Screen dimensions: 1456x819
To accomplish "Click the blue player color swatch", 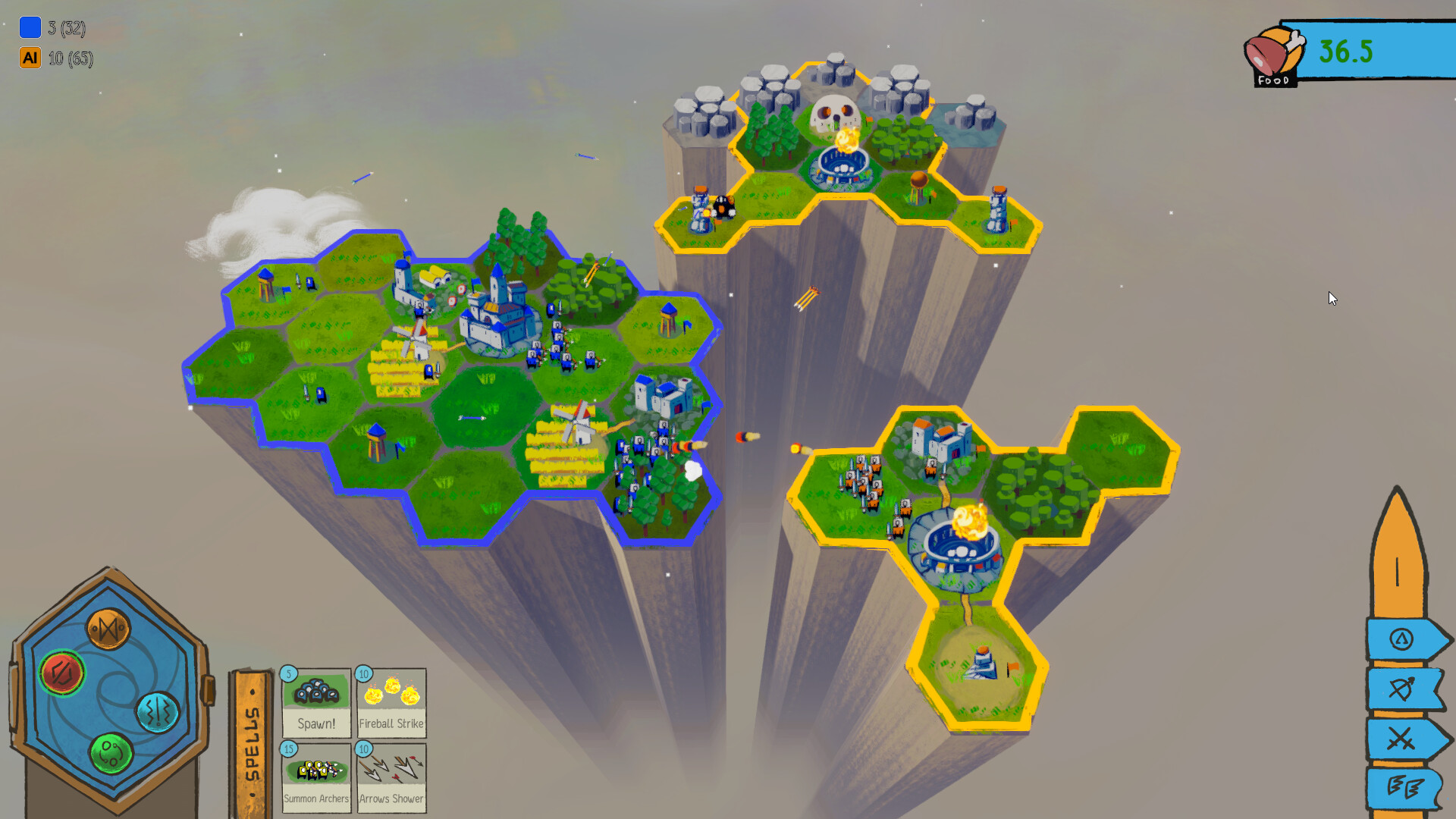I will click(x=29, y=29).
